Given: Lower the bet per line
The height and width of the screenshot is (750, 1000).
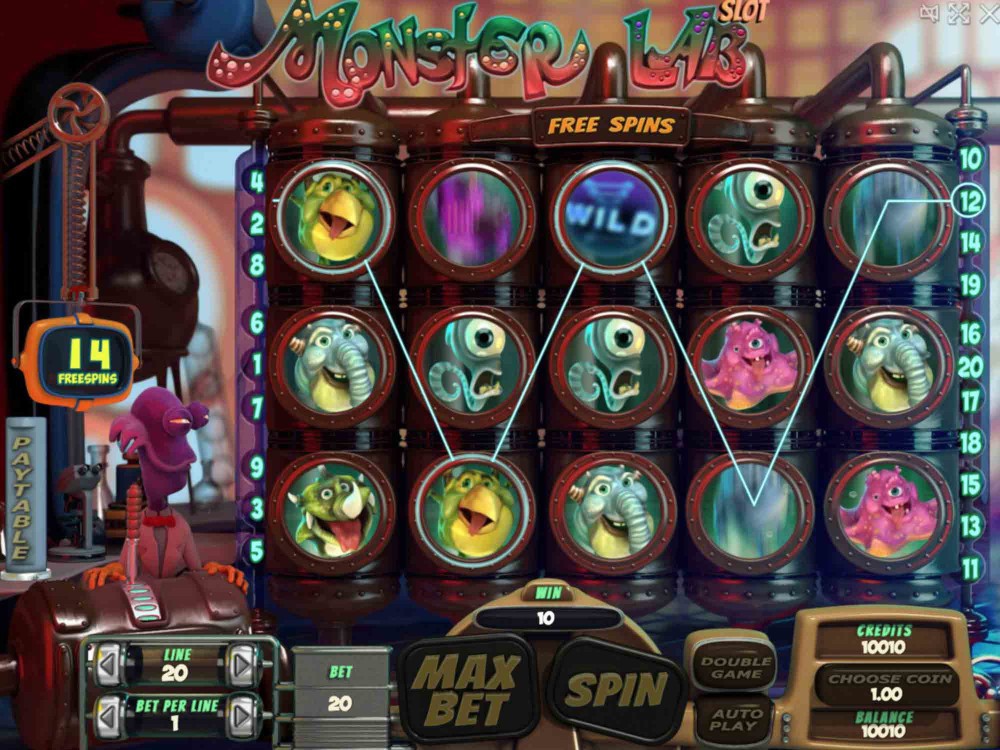Looking at the screenshot, I should tap(109, 715).
